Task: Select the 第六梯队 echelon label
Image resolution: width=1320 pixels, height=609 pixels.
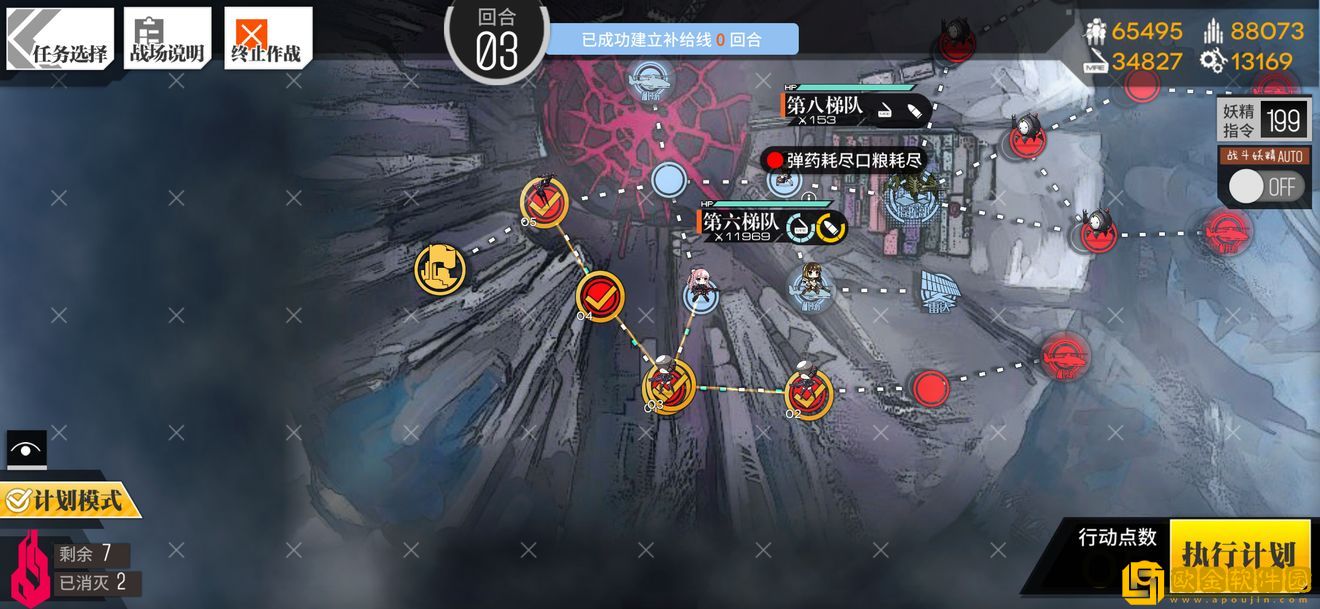Action: click(741, 222)
